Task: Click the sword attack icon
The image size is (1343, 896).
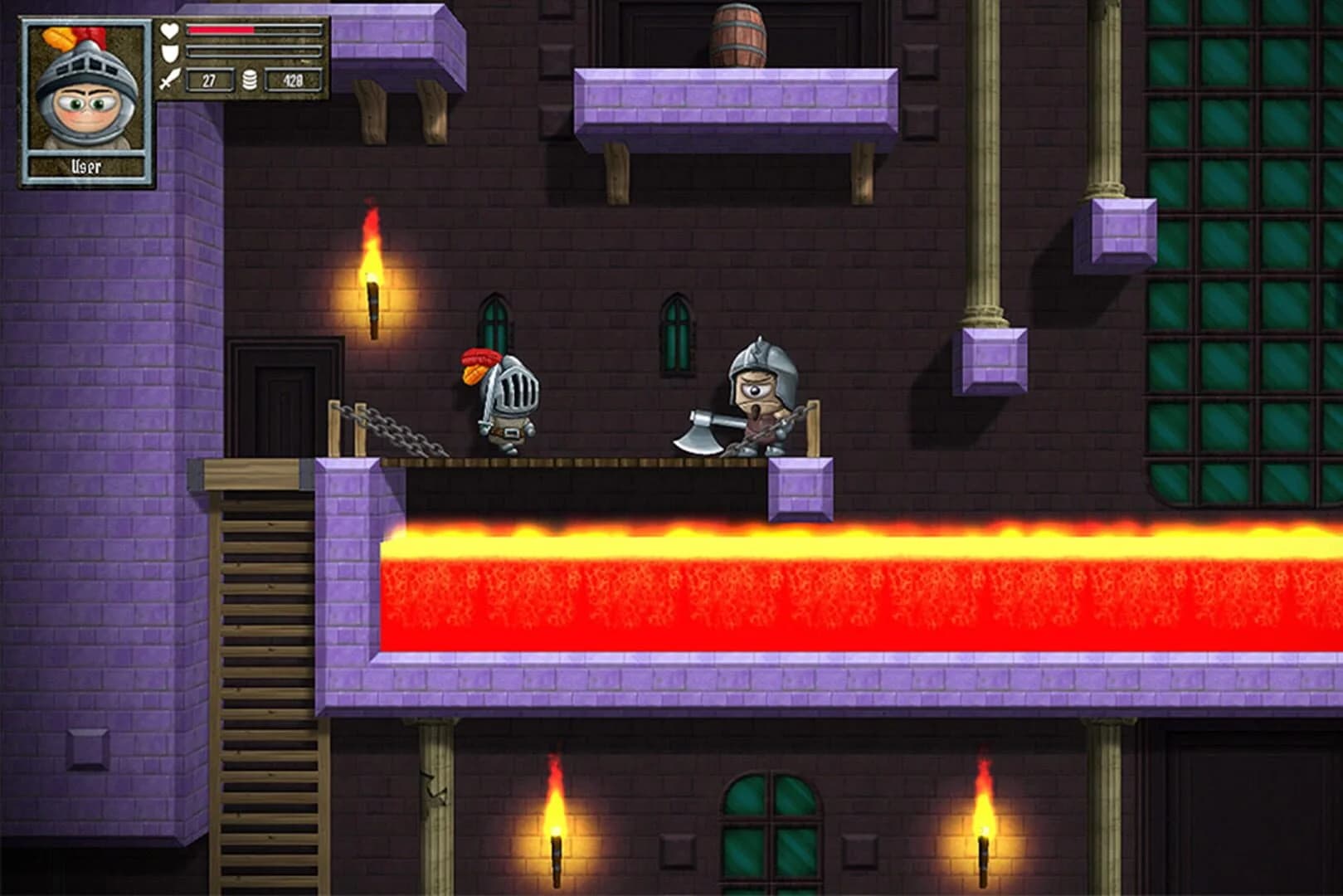Action: pos(168,80)
